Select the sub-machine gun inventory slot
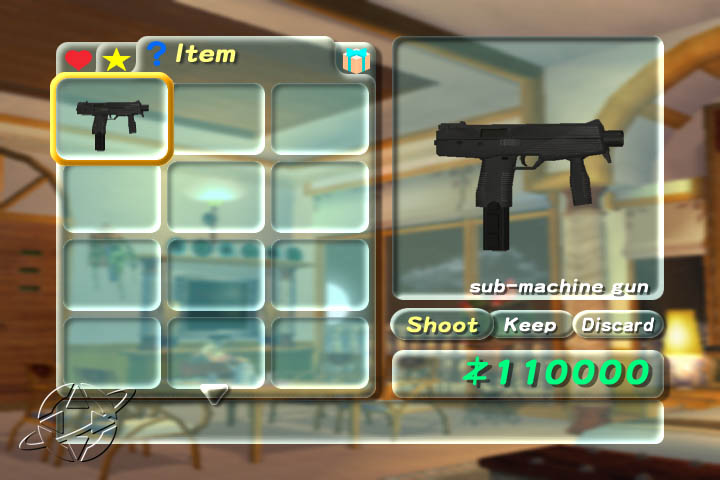This screenshot has width=720, height=480. 111,119
